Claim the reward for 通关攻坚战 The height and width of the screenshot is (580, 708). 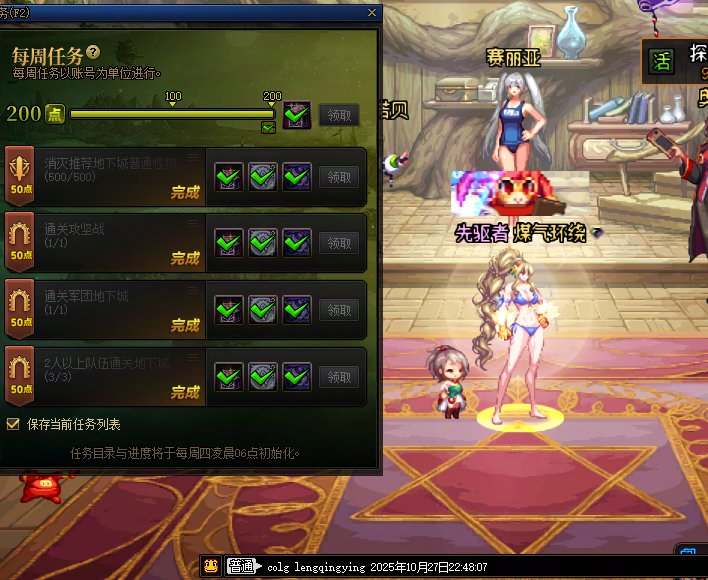tap(339, 243)
